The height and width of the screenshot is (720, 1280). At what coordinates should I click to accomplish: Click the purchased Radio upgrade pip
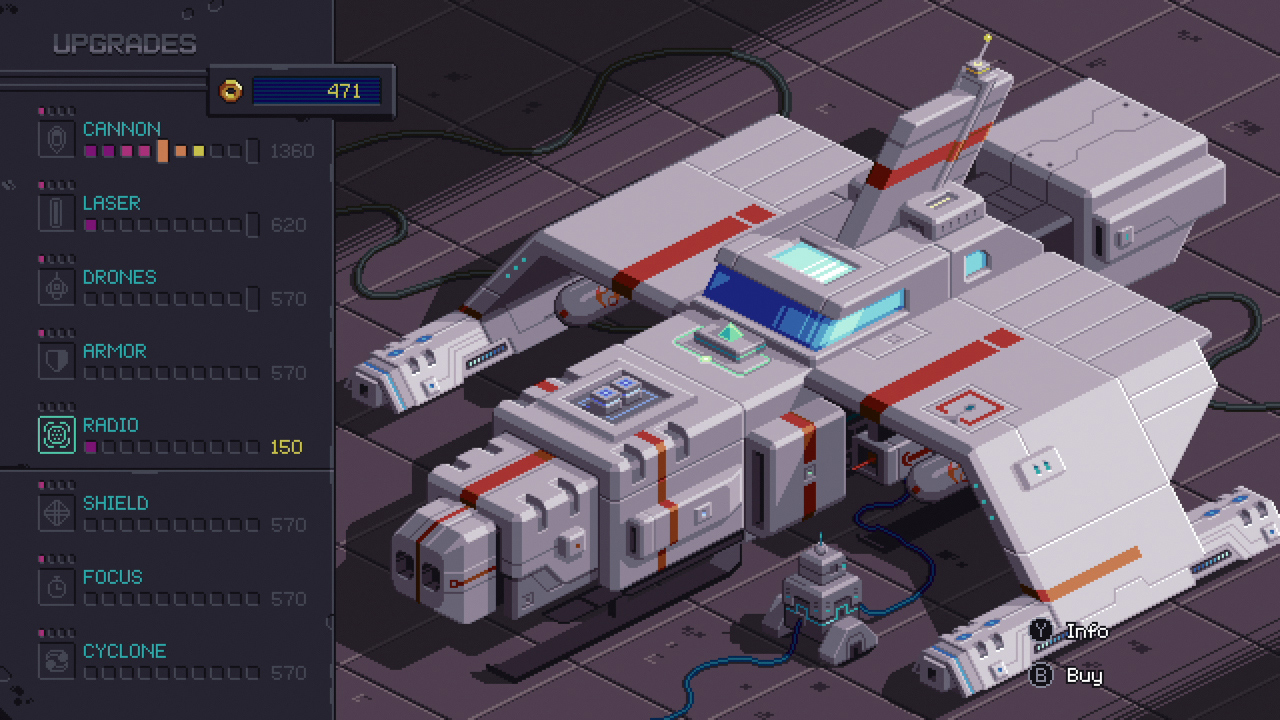click(x=89, y=447)
